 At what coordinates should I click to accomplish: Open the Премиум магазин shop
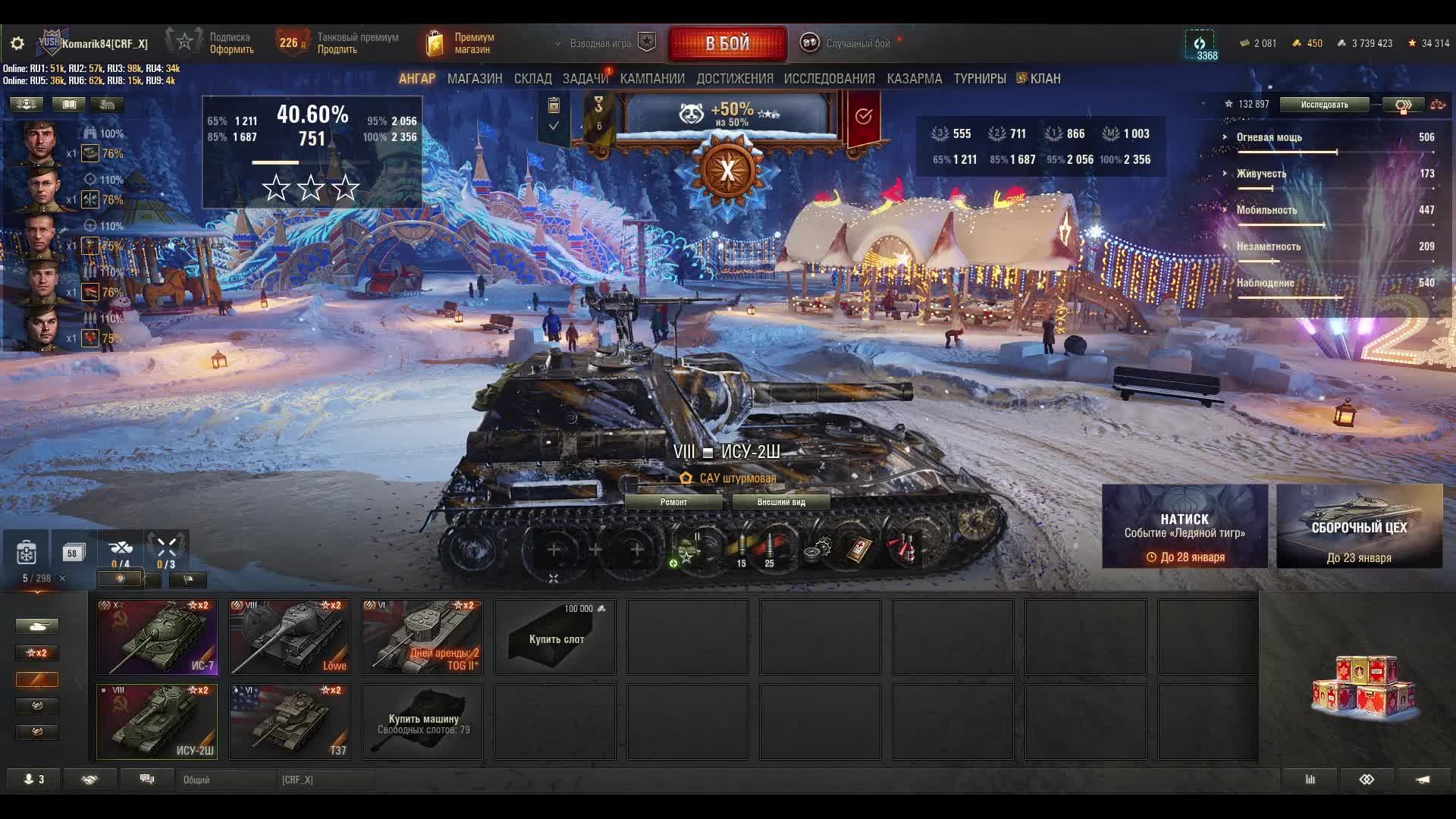(x=463, y=43)
